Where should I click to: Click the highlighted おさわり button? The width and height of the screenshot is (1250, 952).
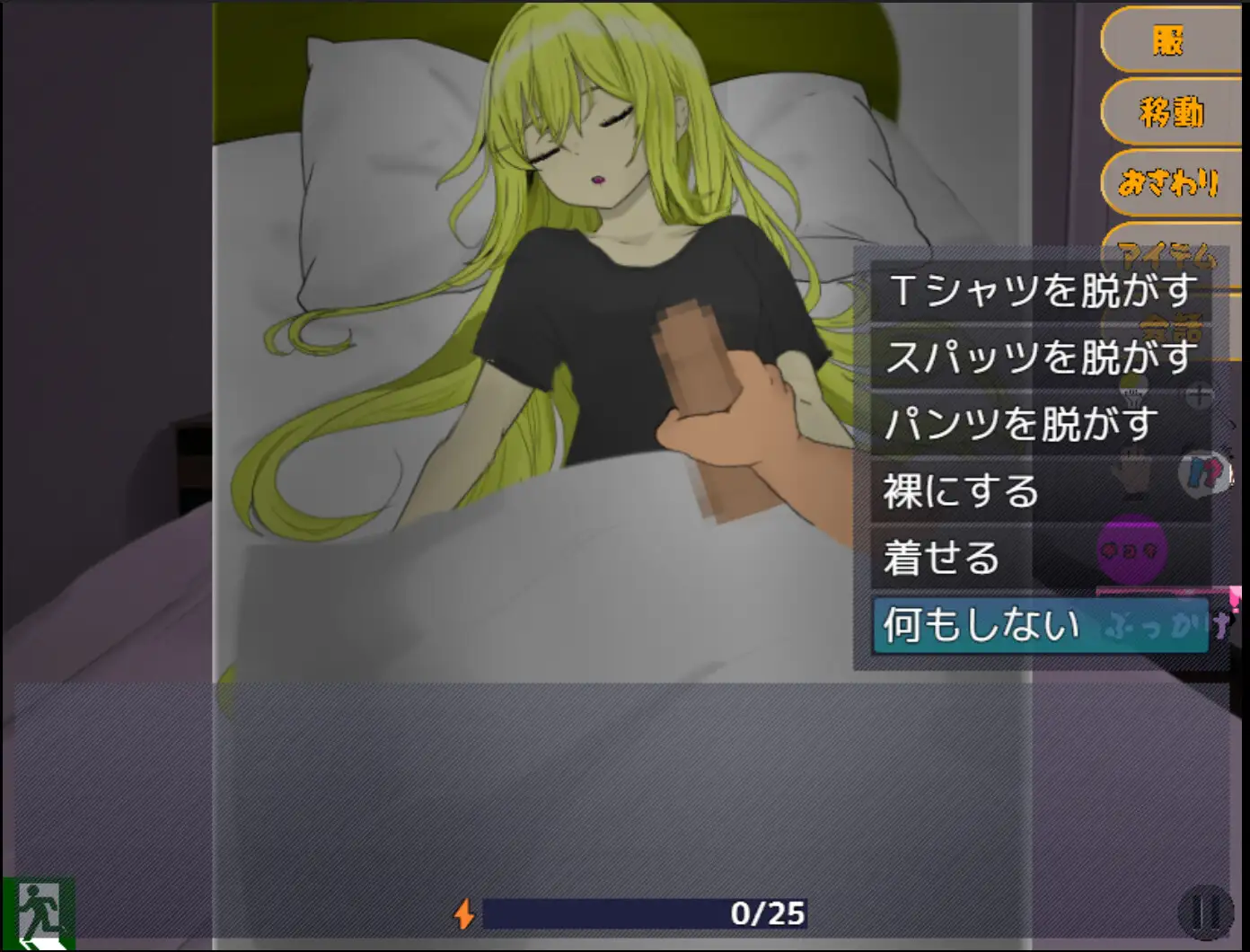pyautogui.click(x=1167, y=184)
